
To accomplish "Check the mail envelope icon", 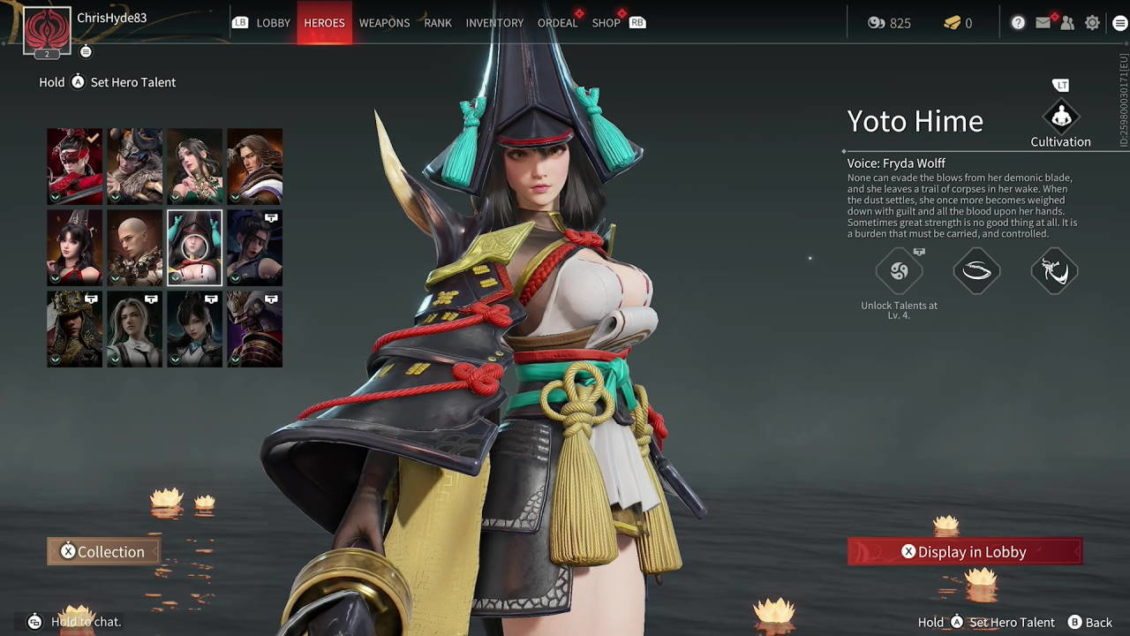I will 1043,23.
